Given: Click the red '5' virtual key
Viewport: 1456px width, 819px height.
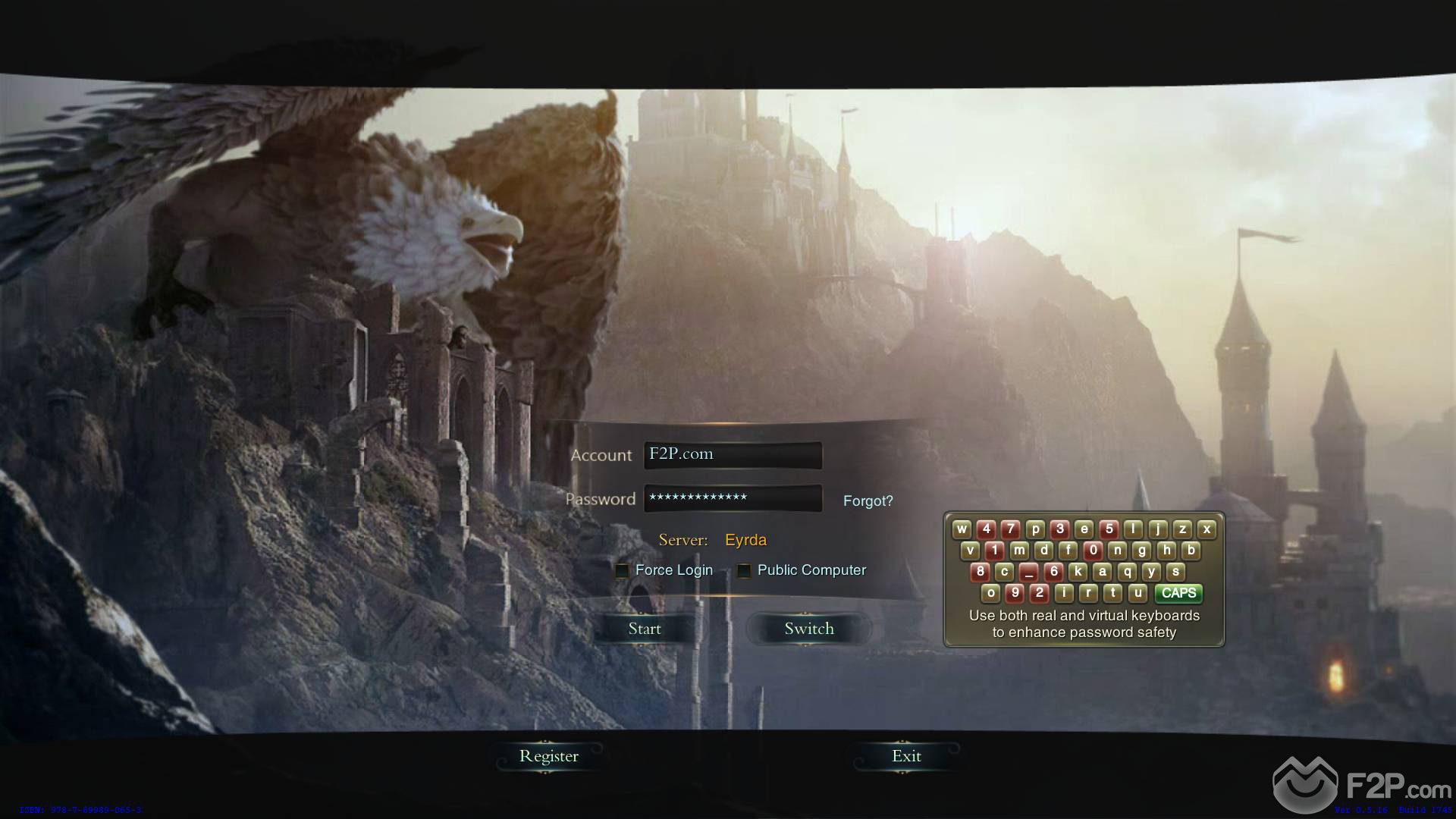Looking at the screenshot, I should pos(1109,529).
